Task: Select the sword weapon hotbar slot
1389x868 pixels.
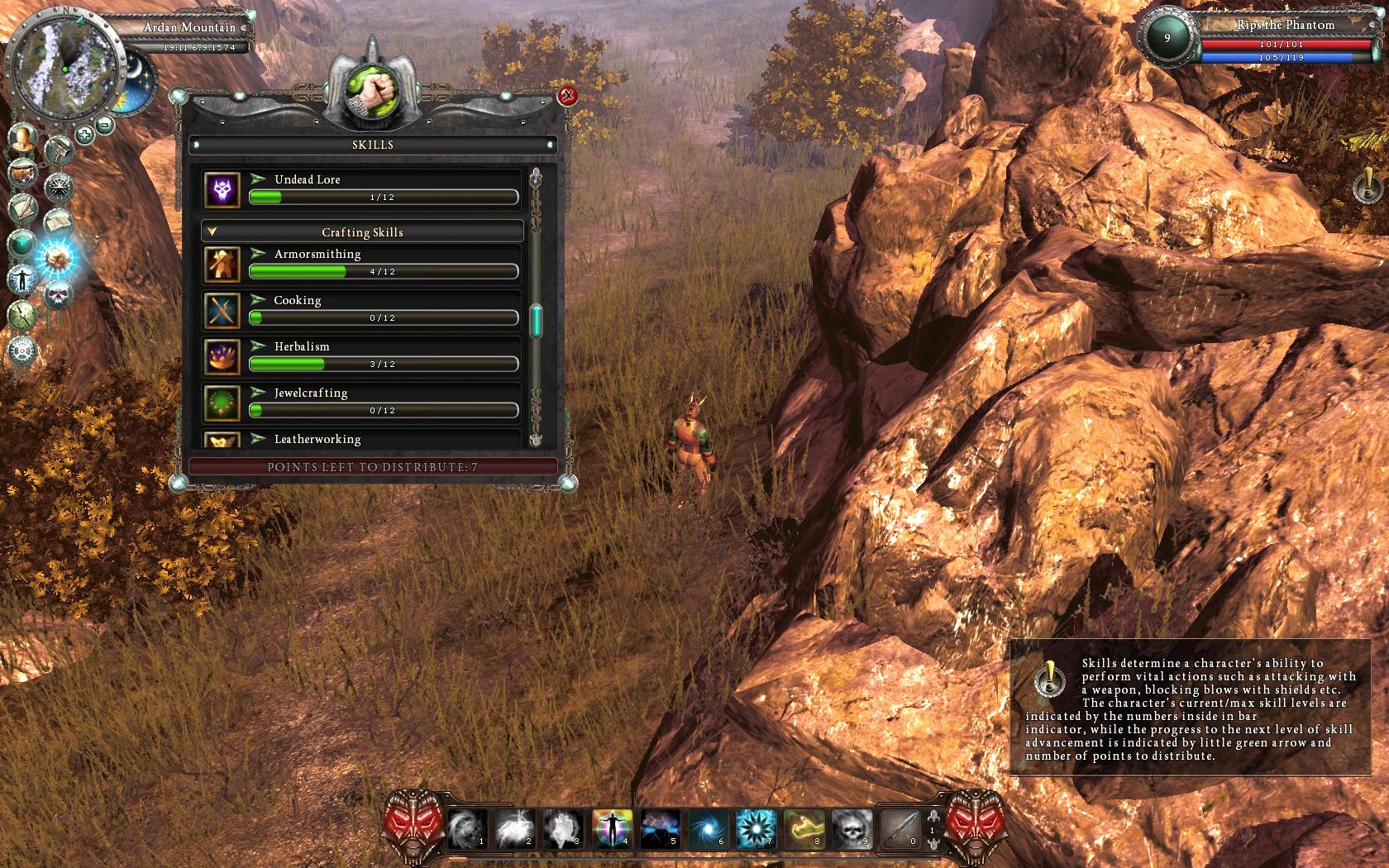Action: pyautogui.click(x=900, y=828)
